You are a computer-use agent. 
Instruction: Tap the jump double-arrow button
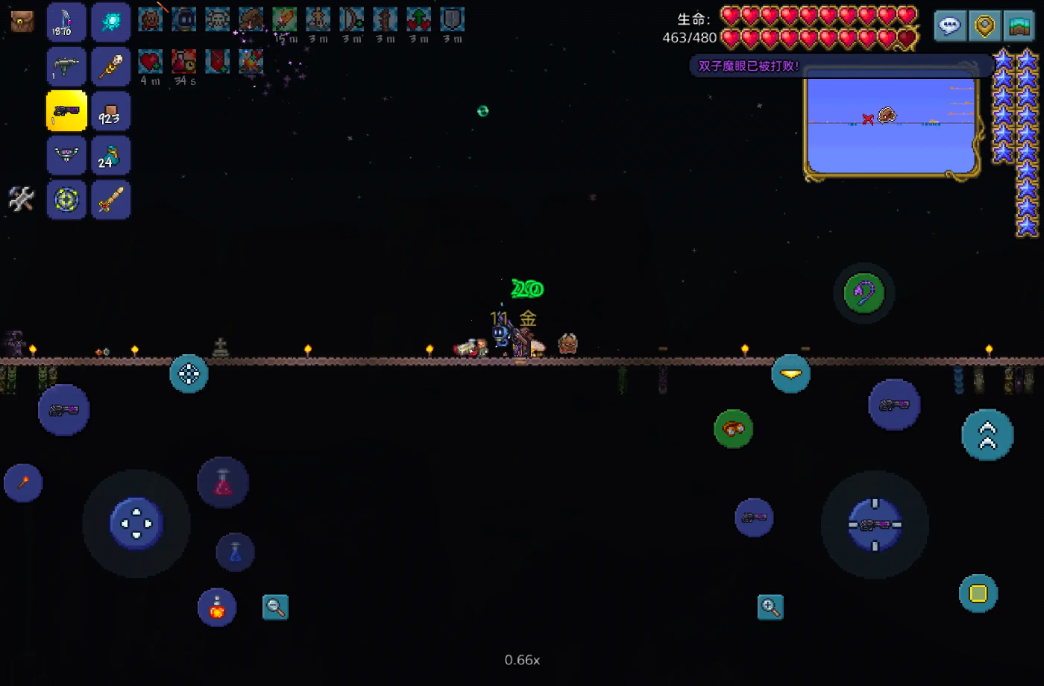tap(987, 435)
